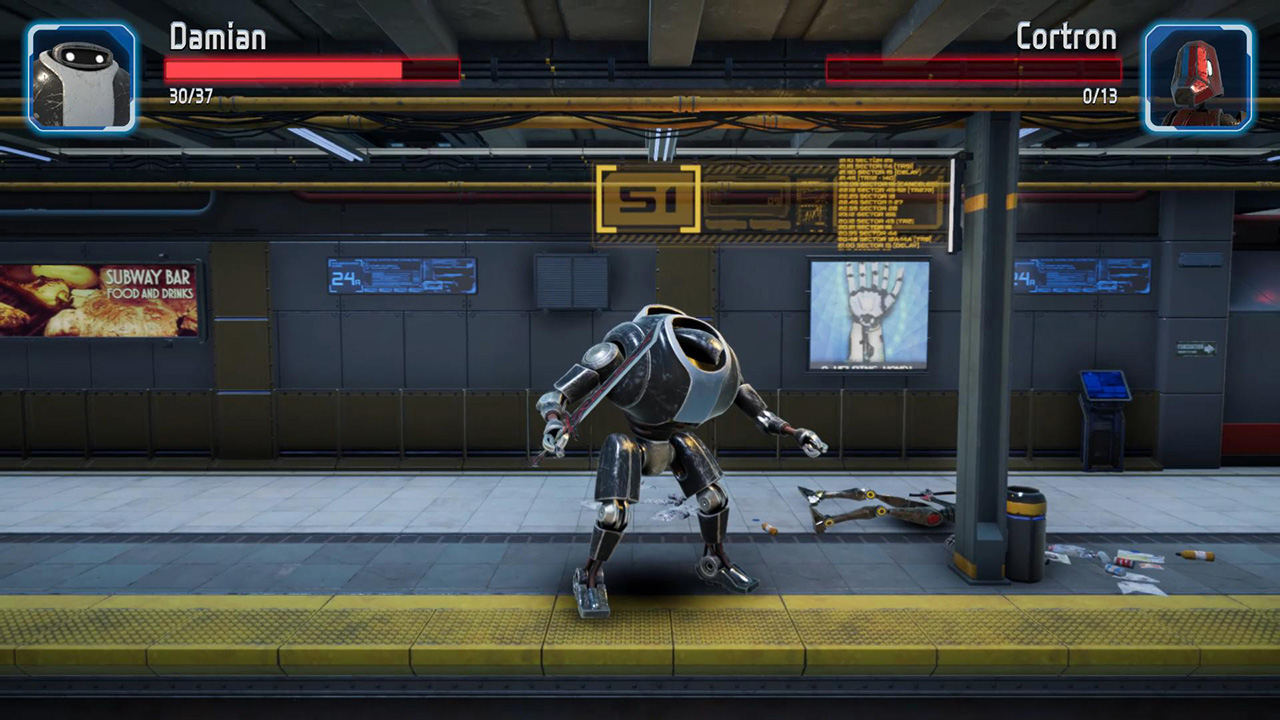Click the name label 'Cortron'
This screenshot has width=1280, height=720.
(1066, 37)
